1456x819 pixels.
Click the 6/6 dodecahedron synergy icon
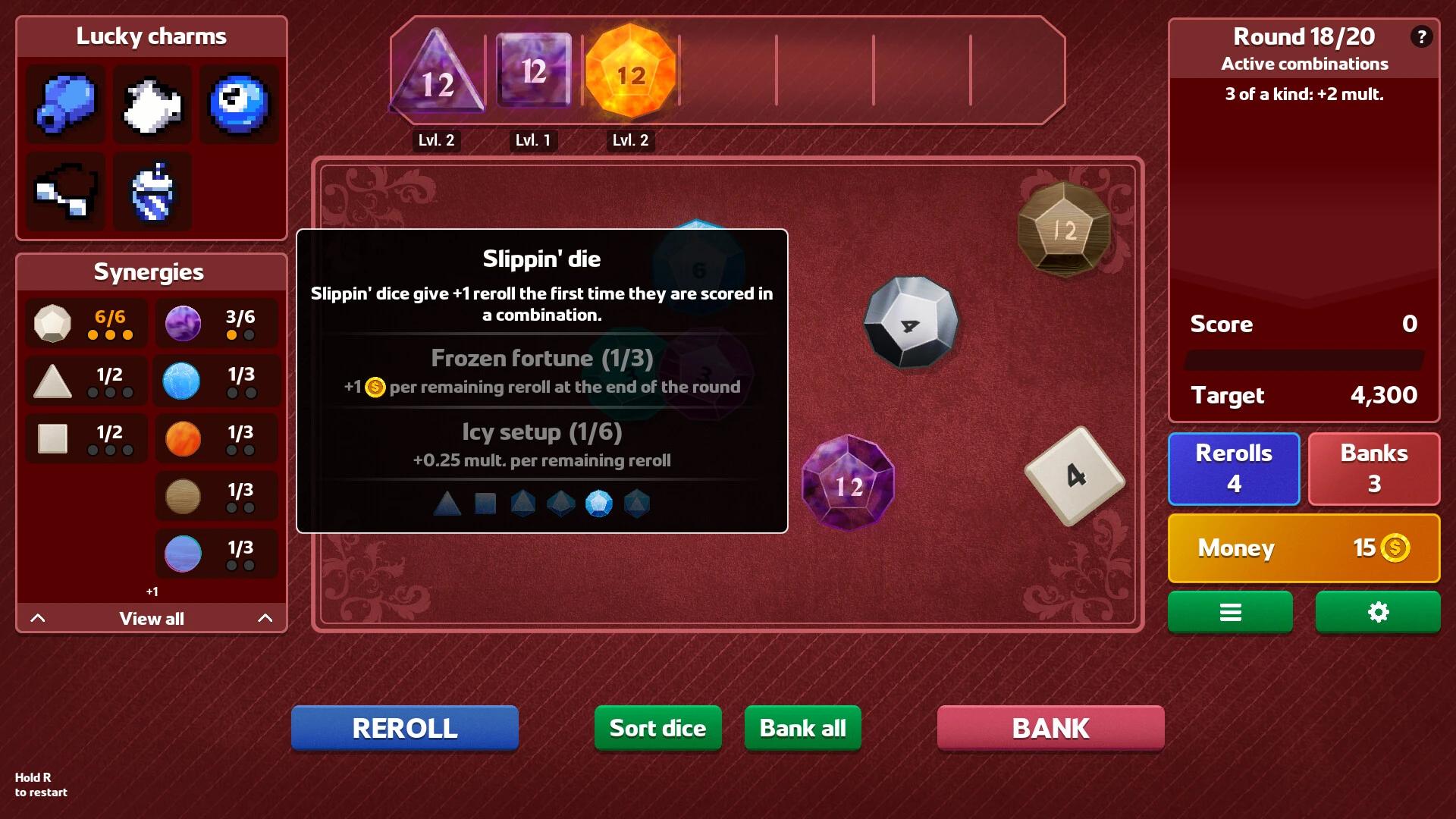click(53, 322)
